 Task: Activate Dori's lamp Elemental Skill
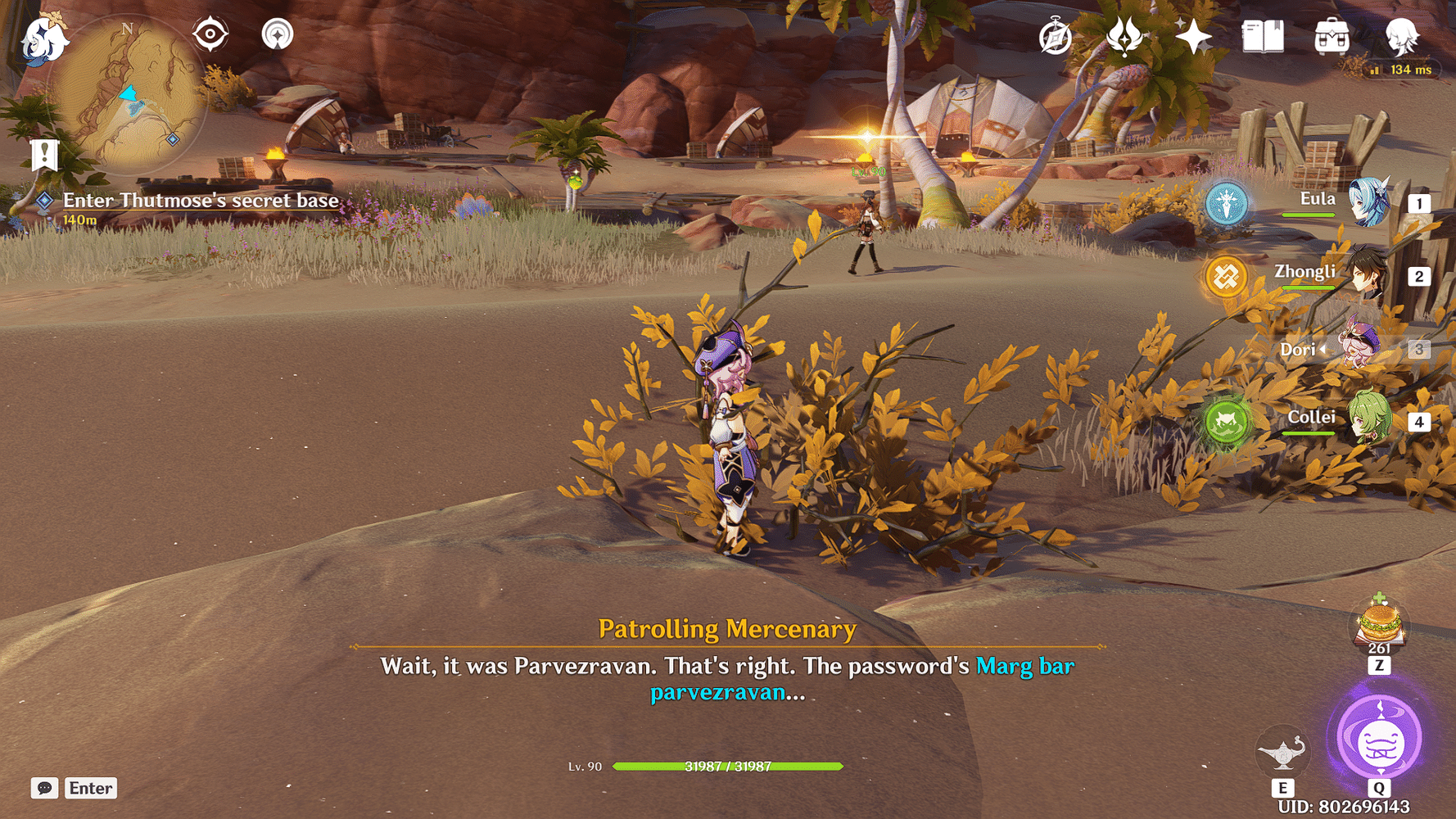point(1282,751)
